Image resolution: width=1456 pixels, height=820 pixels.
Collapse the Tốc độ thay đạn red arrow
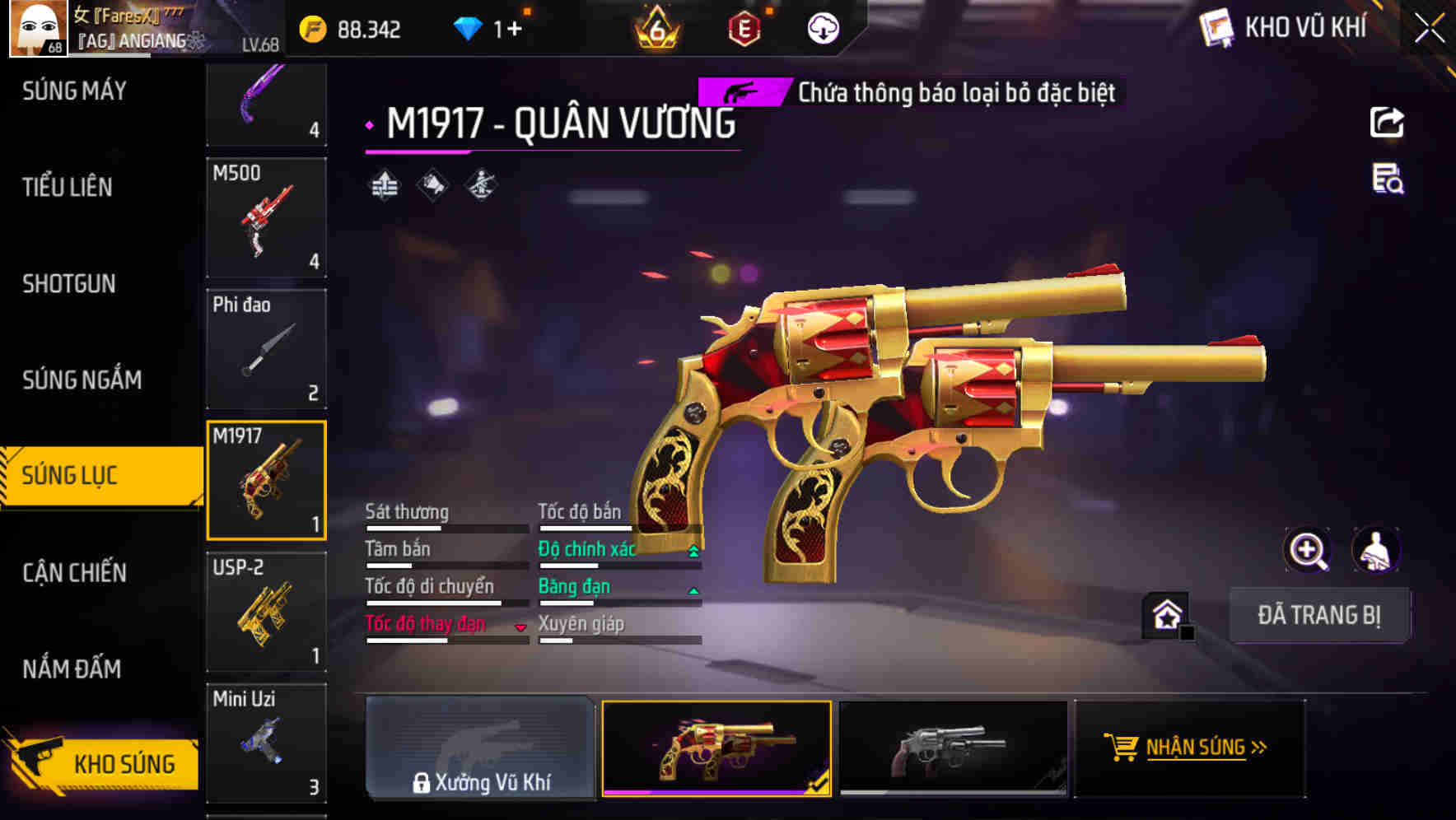tap(520, 626)
